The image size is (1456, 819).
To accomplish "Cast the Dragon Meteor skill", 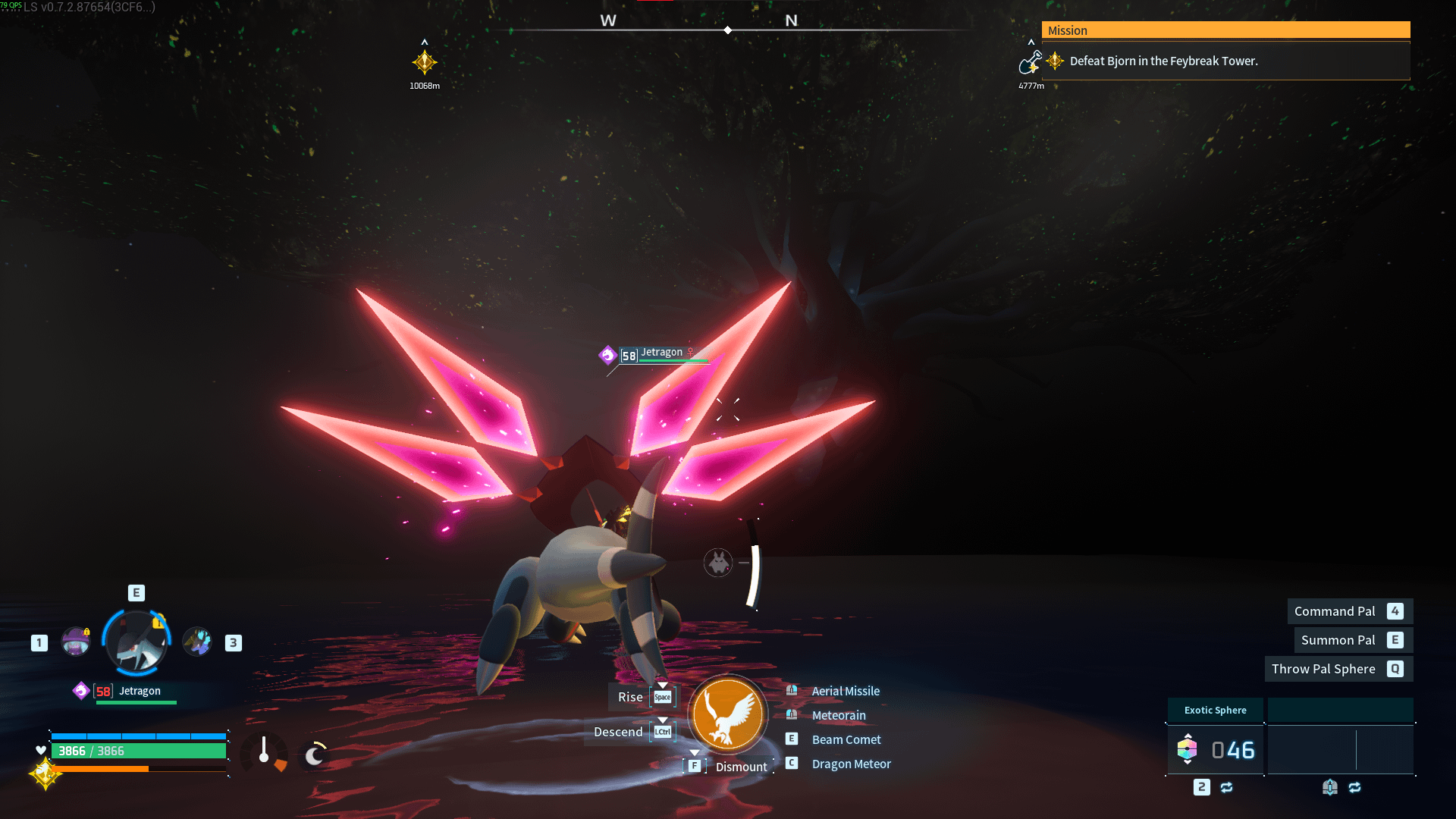I will pos(851,764).
